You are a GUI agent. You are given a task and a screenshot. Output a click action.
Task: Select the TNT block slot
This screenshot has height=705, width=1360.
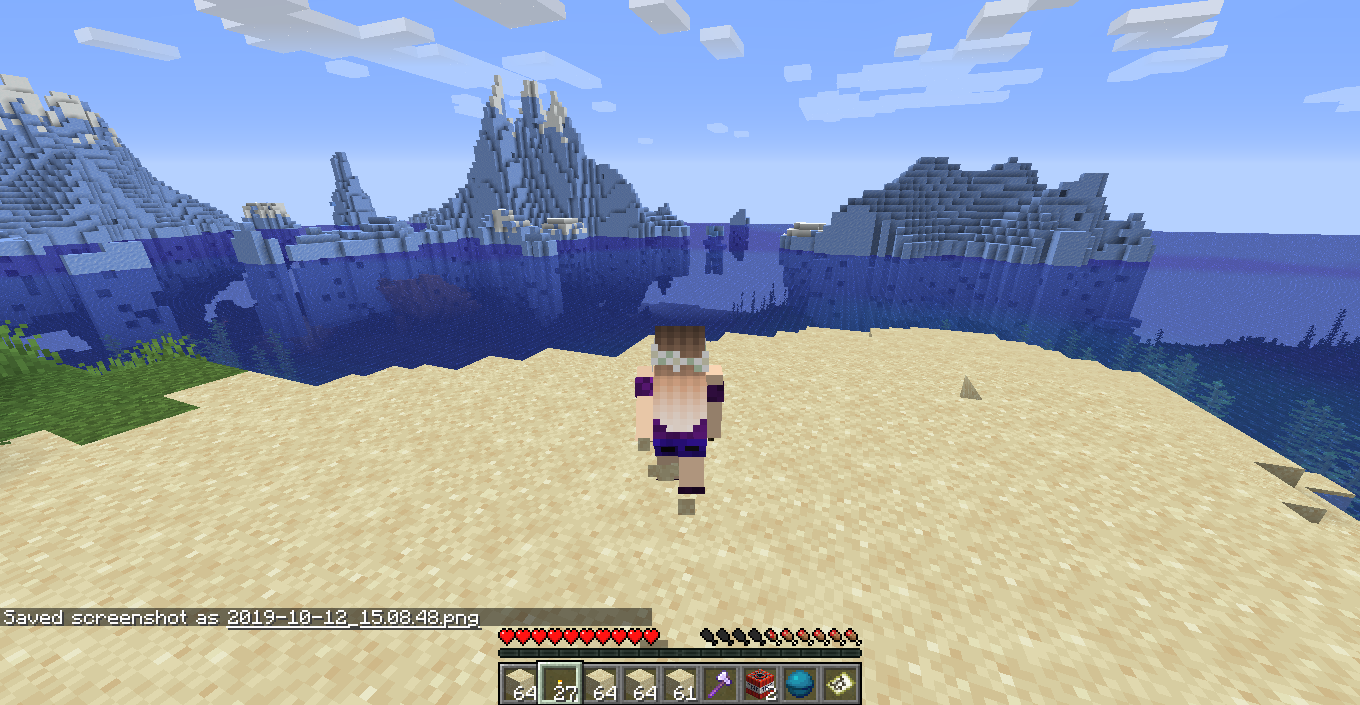760,683
